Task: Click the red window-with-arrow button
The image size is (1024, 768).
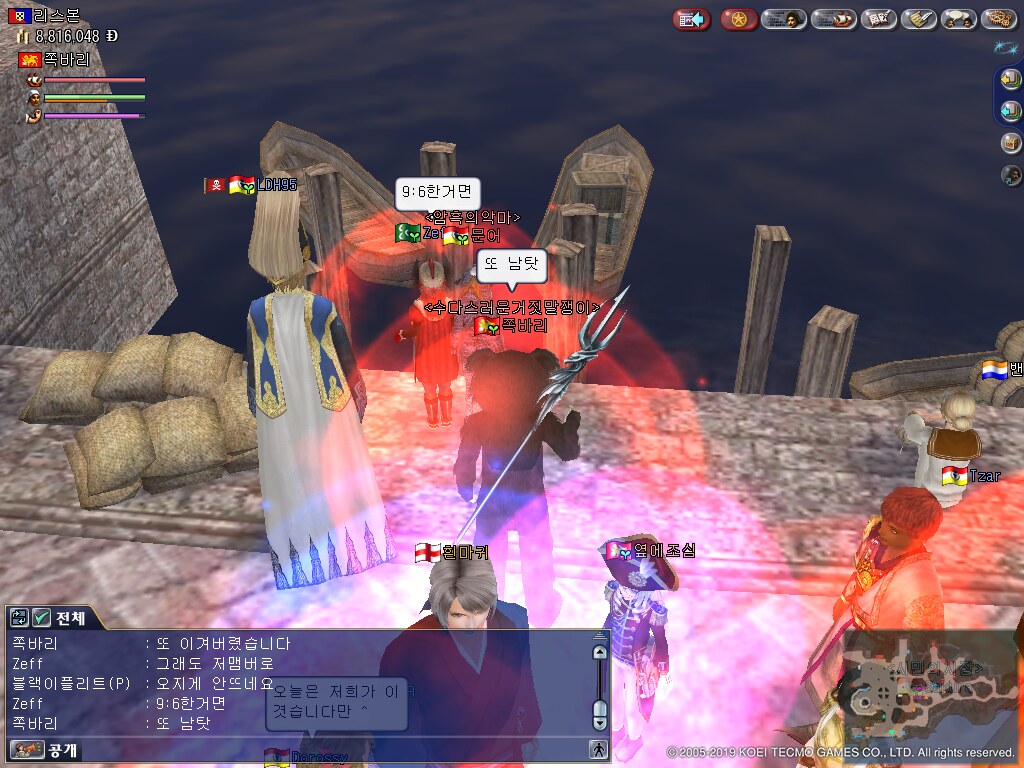Action: [691, 19]
